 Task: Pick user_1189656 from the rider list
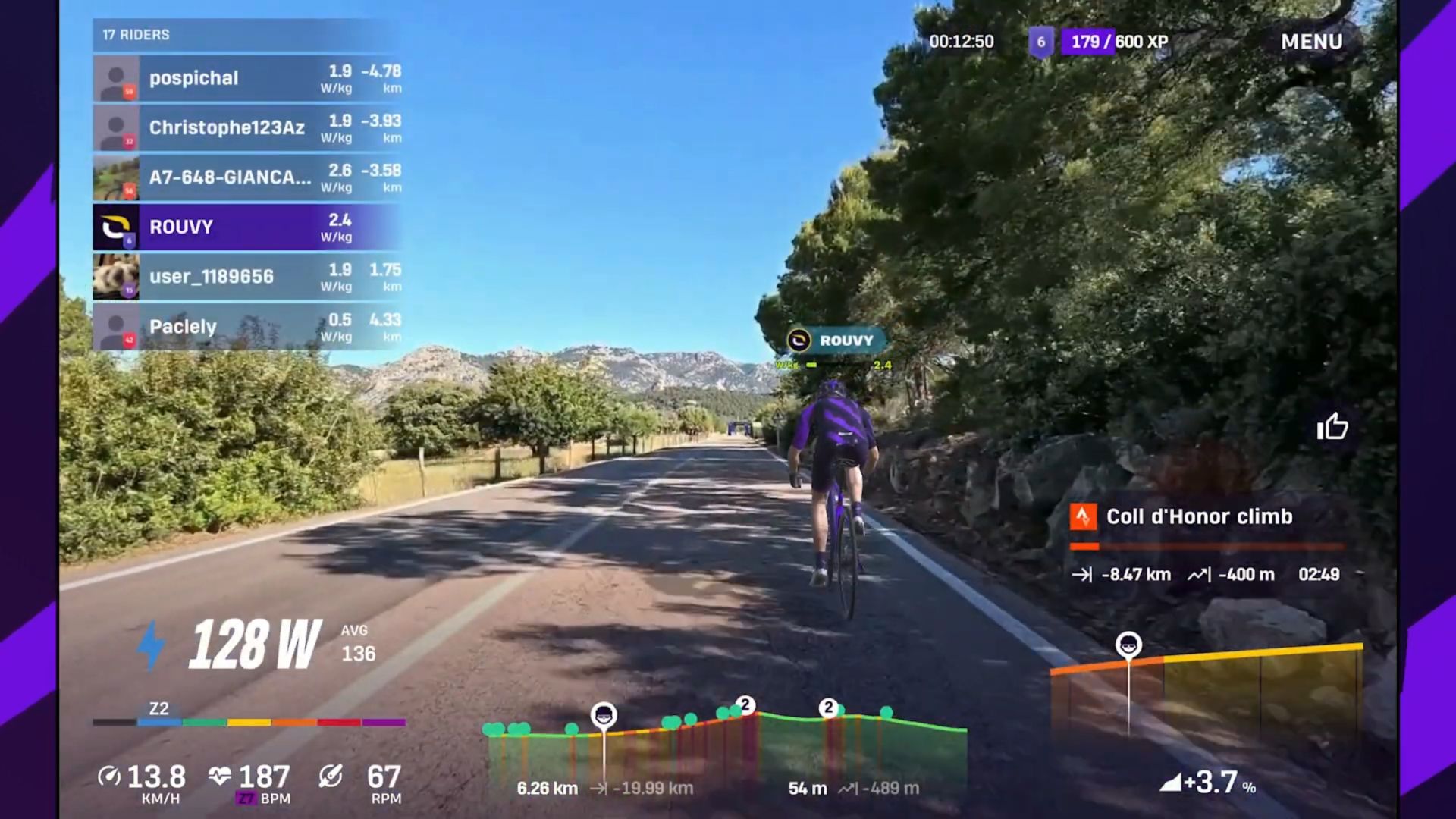tap(247, 277)
